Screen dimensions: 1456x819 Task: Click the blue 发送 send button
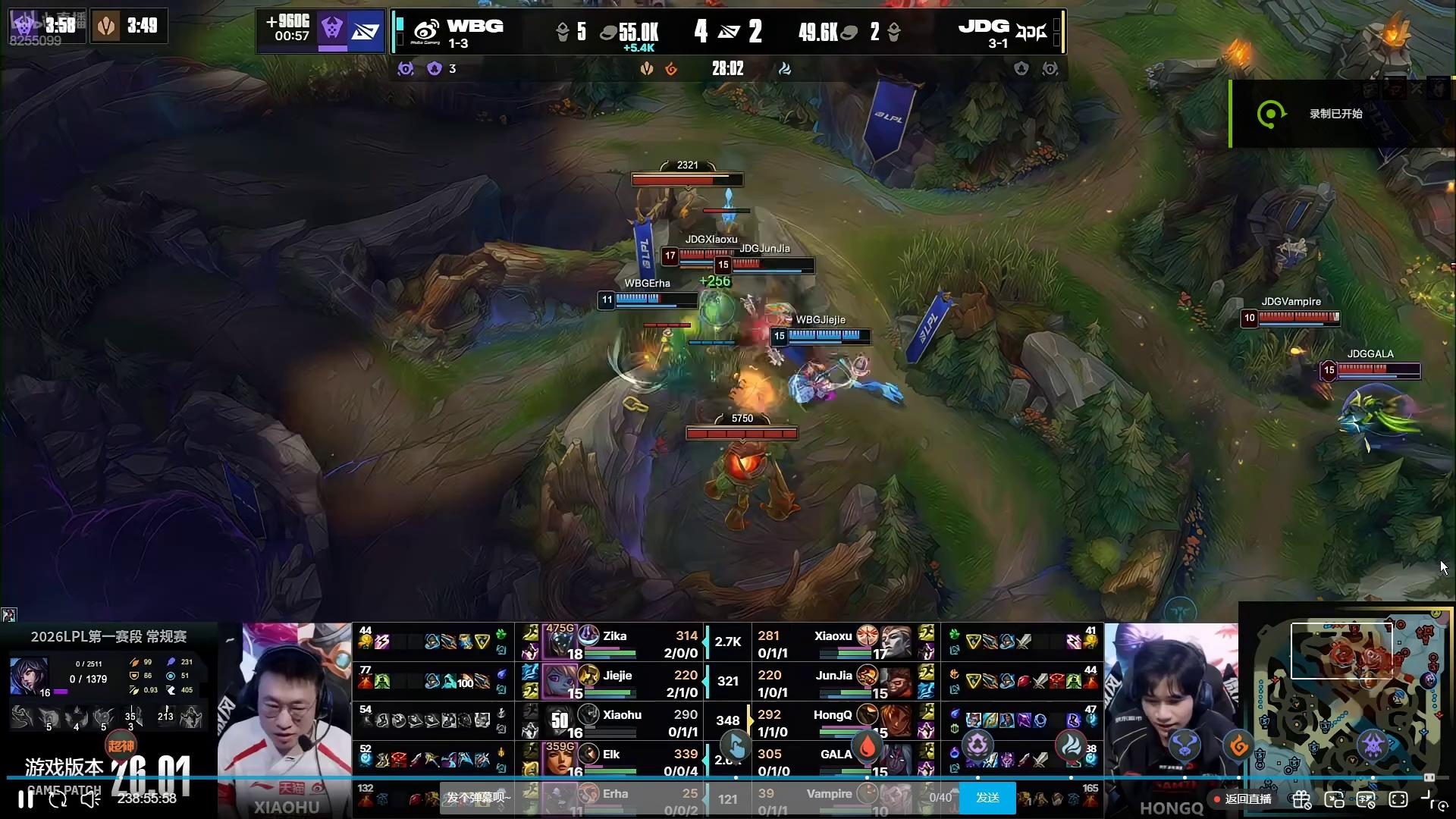[987, 798]
